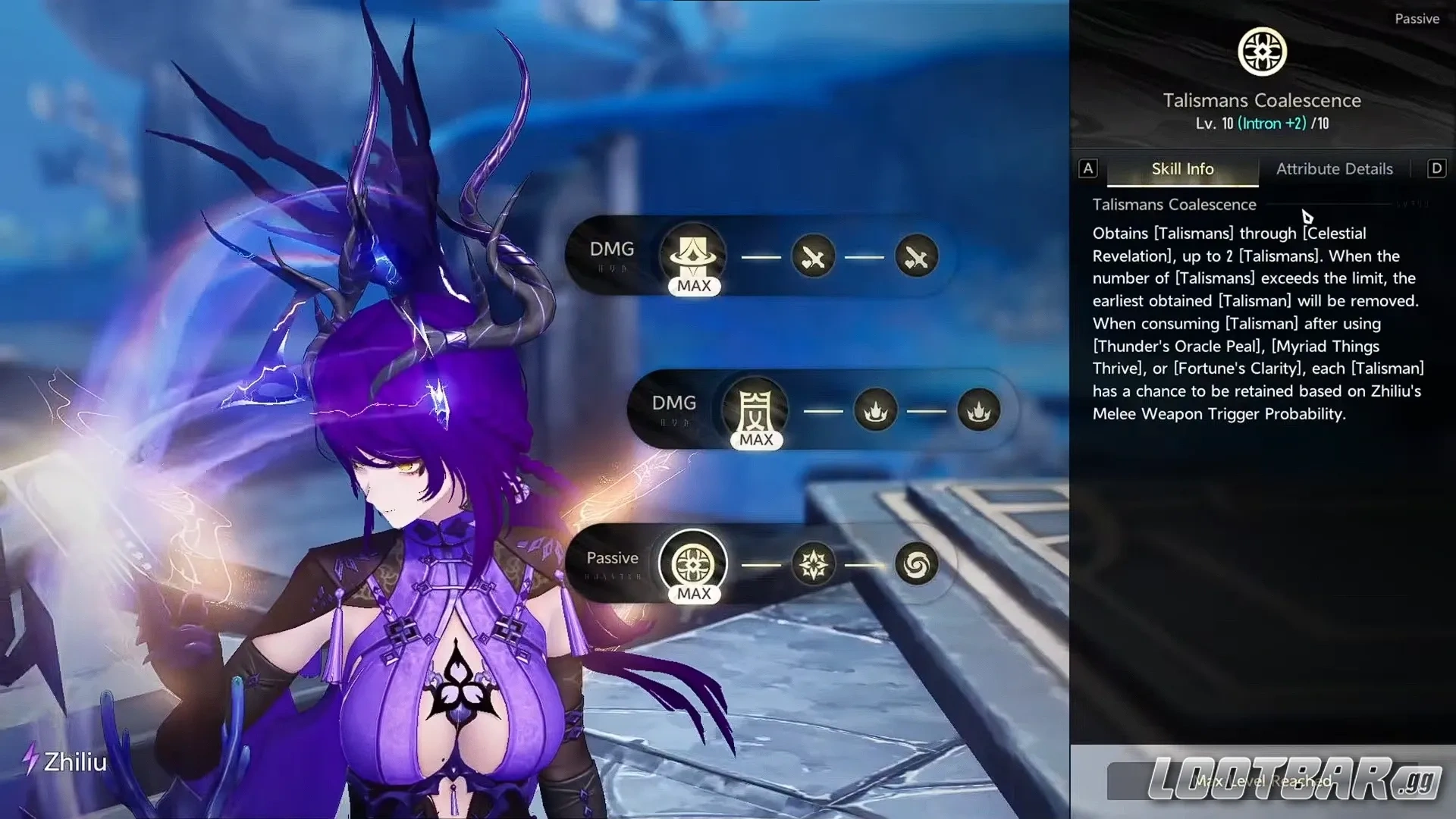1456x819 pixels.
Task: Click the second crown upgrade node
Action: 978,411
